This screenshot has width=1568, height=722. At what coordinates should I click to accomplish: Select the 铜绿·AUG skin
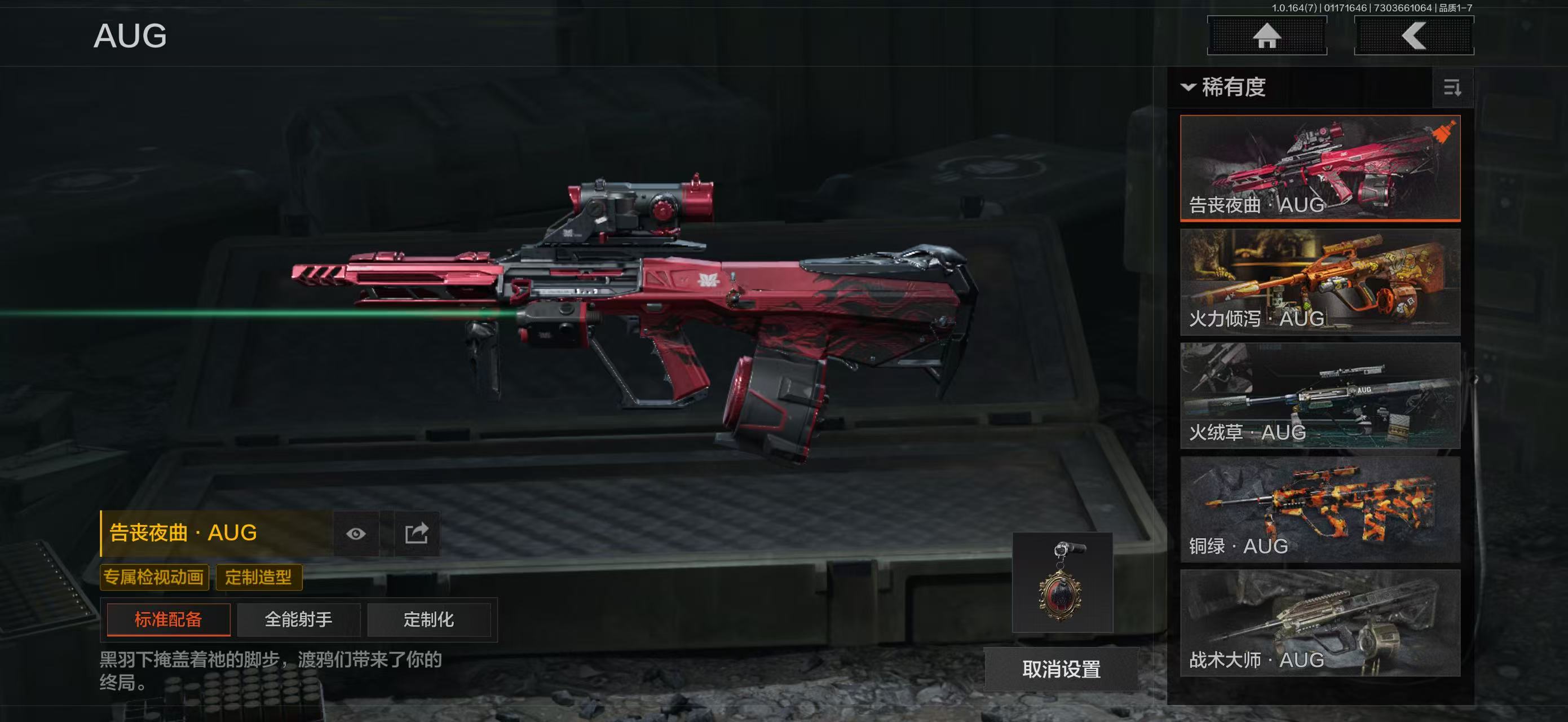(1320, 509)
